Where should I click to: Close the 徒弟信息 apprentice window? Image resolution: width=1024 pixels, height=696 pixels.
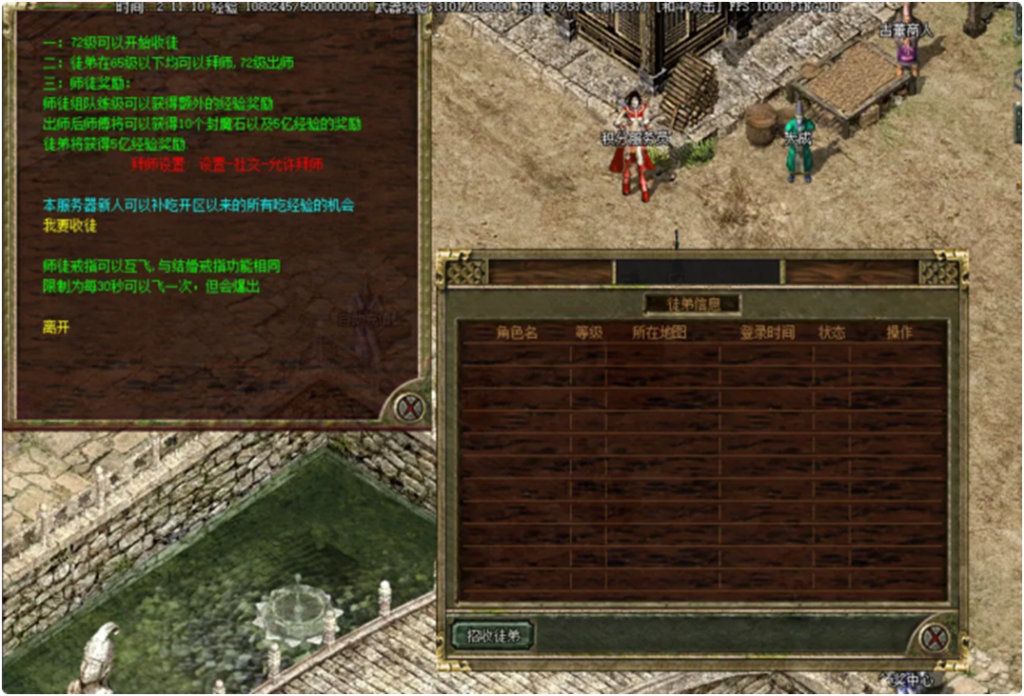pos(934,636)
